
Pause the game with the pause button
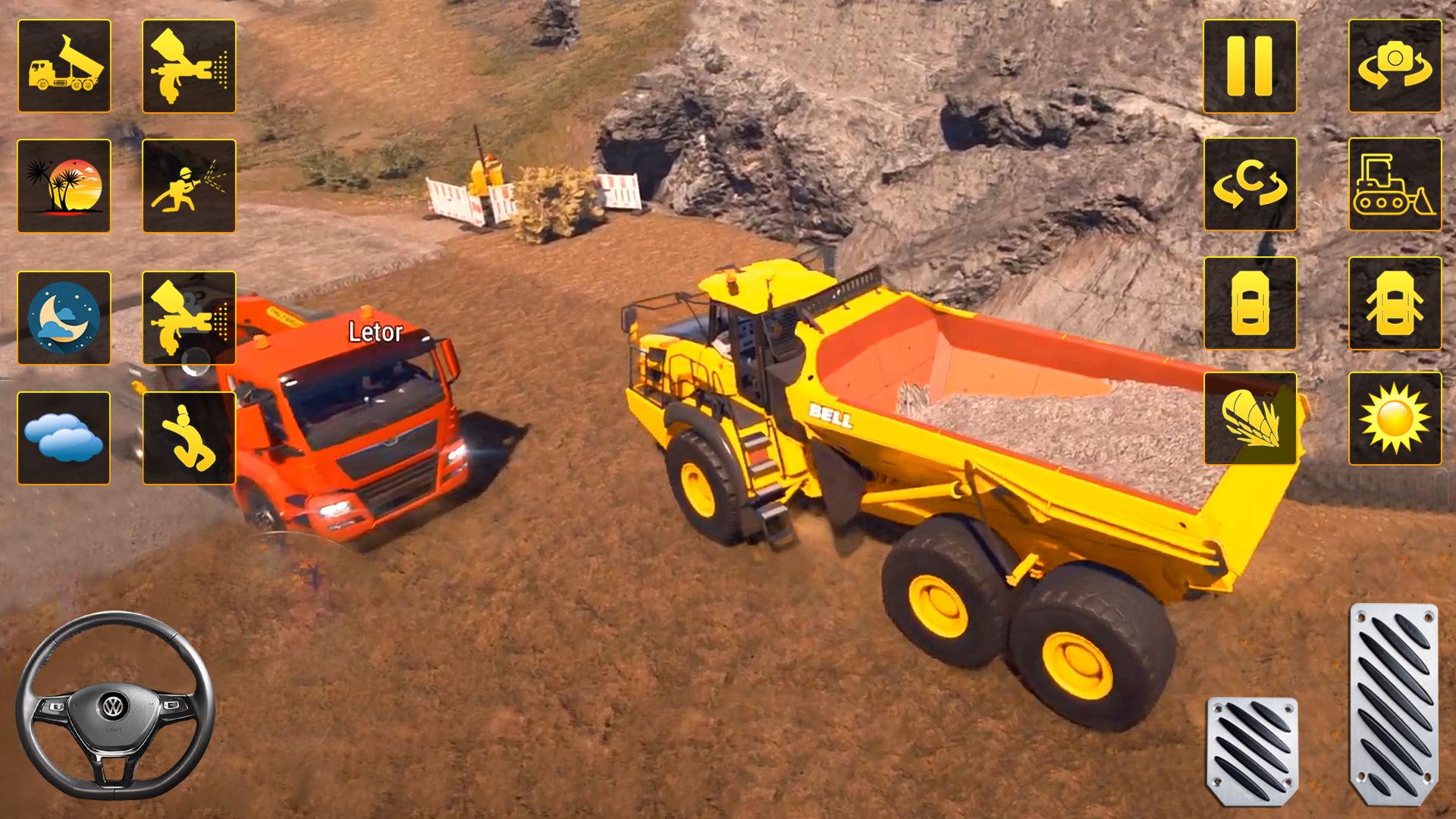tap(1250, 66)
